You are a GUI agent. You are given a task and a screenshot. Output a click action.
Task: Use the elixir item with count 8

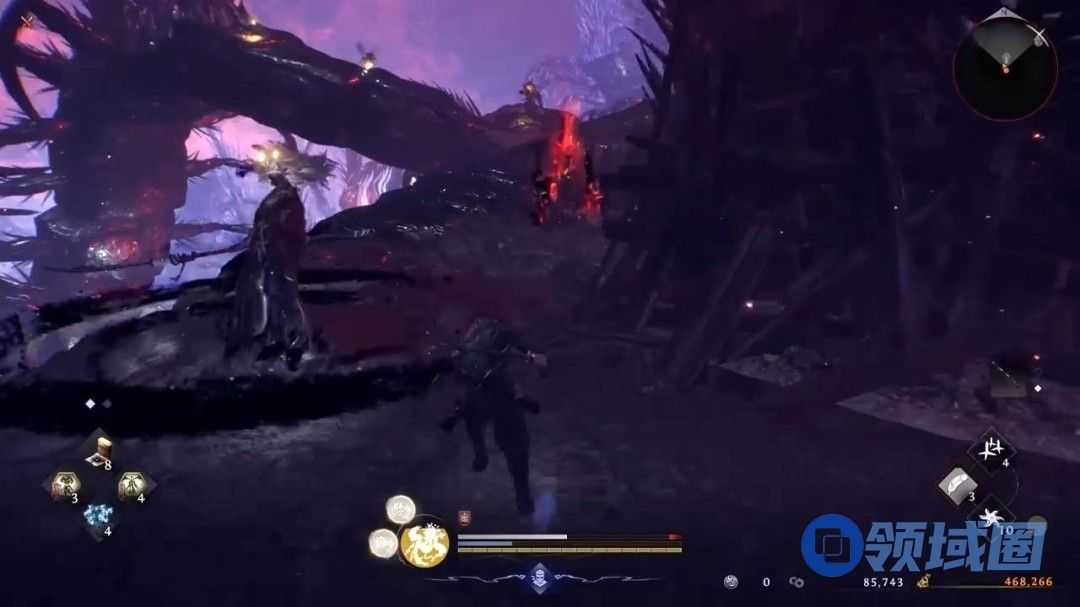tap(99, 453)
